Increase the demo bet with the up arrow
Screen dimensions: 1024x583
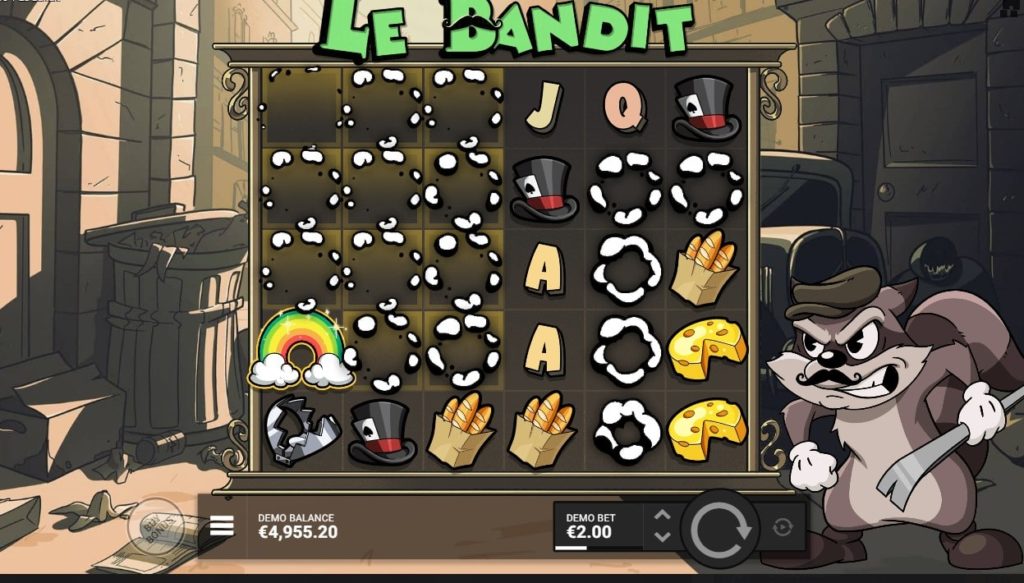[x=661, y=516]
